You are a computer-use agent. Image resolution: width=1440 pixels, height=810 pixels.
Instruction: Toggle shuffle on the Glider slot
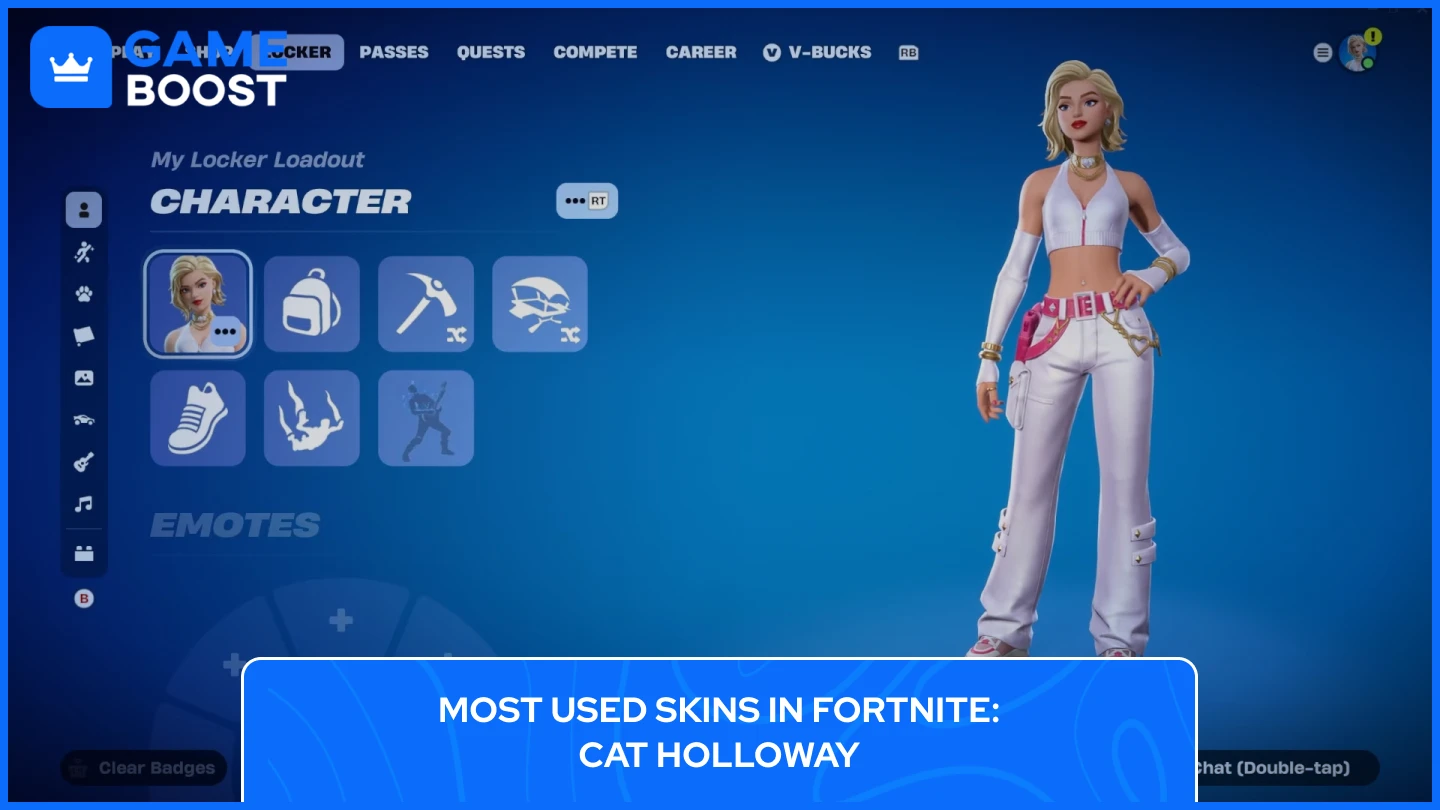[573, 338]
